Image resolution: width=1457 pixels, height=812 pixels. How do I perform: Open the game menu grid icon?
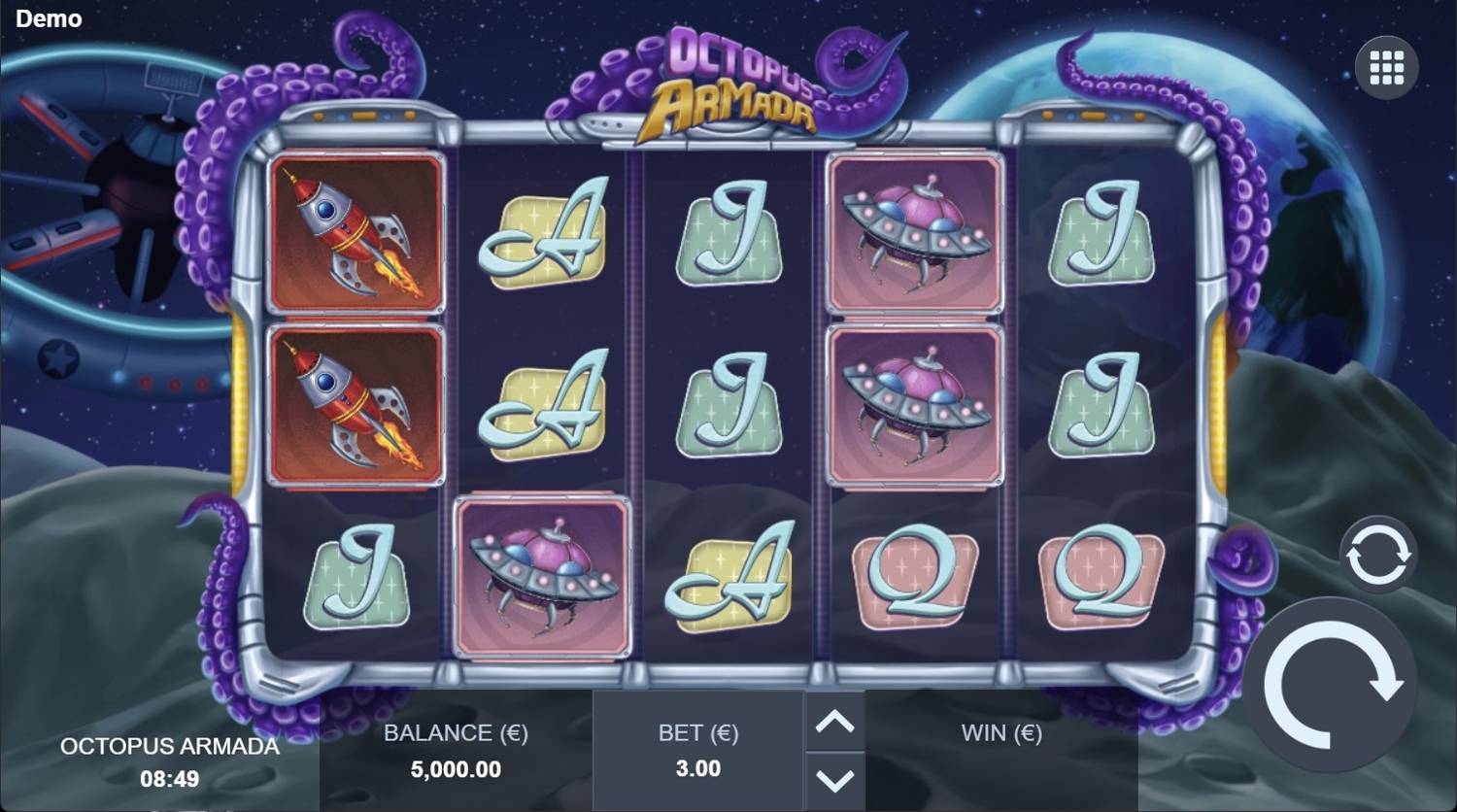(1389, 66)
